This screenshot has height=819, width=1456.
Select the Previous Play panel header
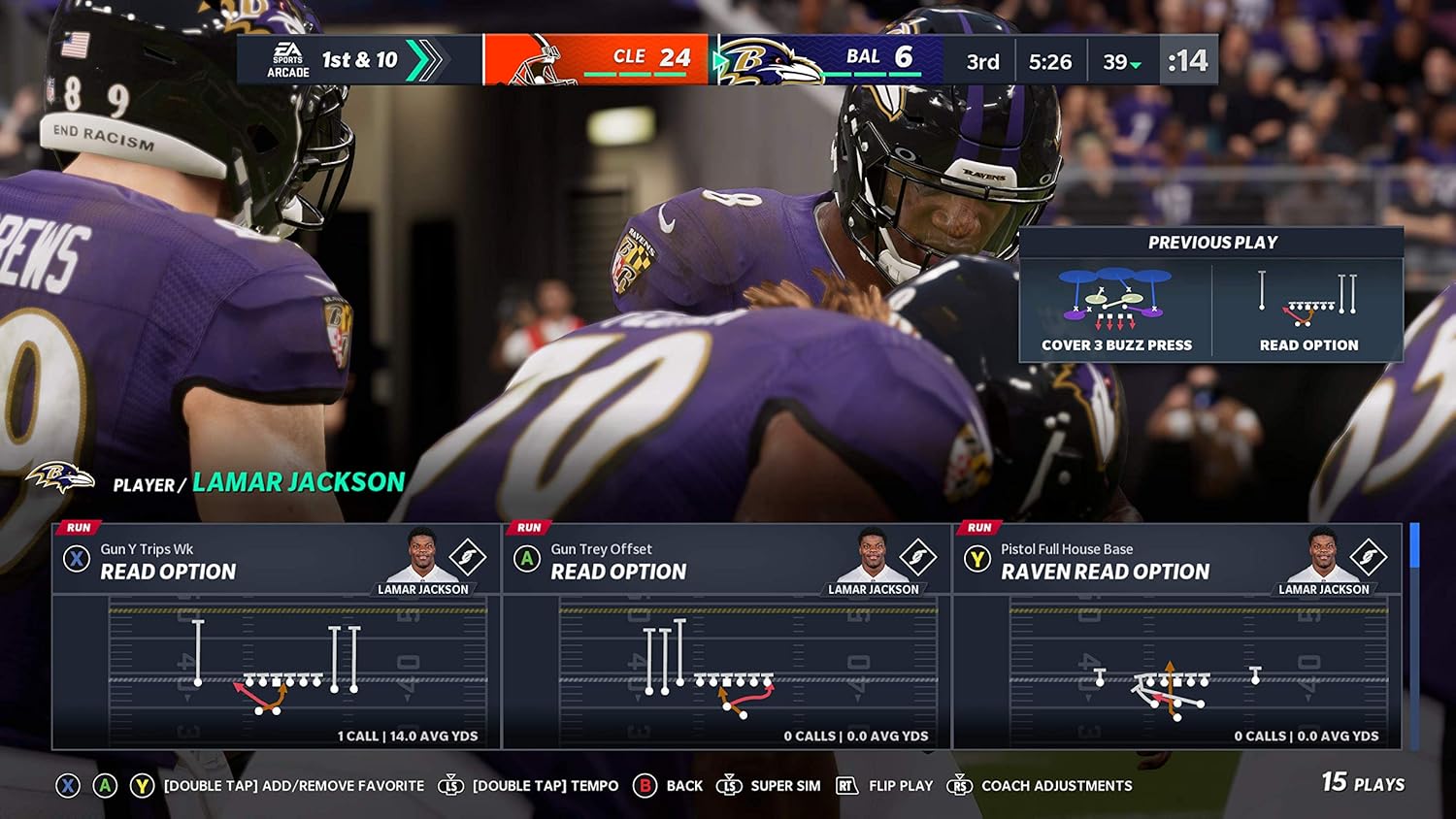tap(1211, 242)
